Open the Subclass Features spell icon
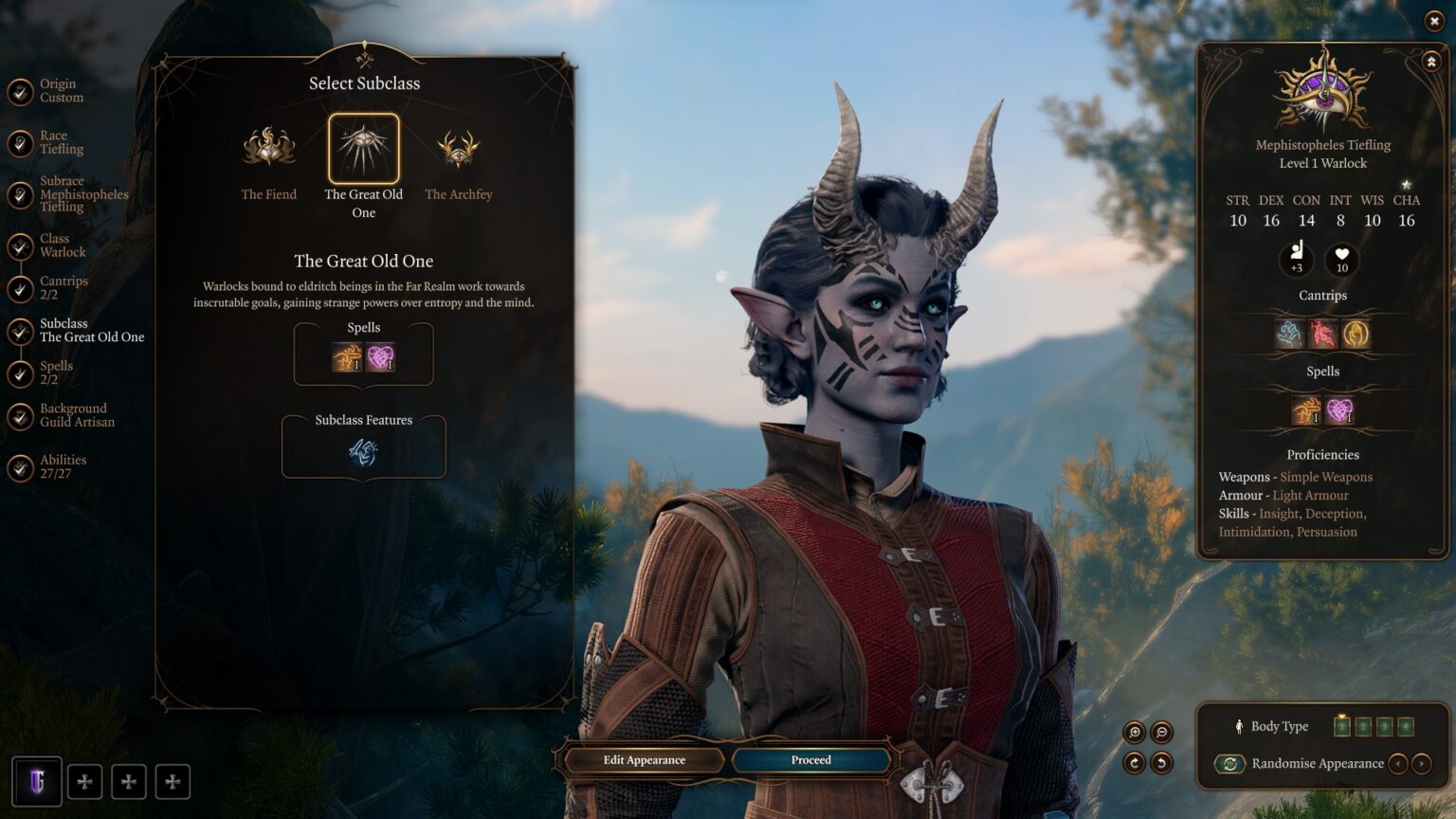The image size is (1456, 819). click(x=363, y=452)
